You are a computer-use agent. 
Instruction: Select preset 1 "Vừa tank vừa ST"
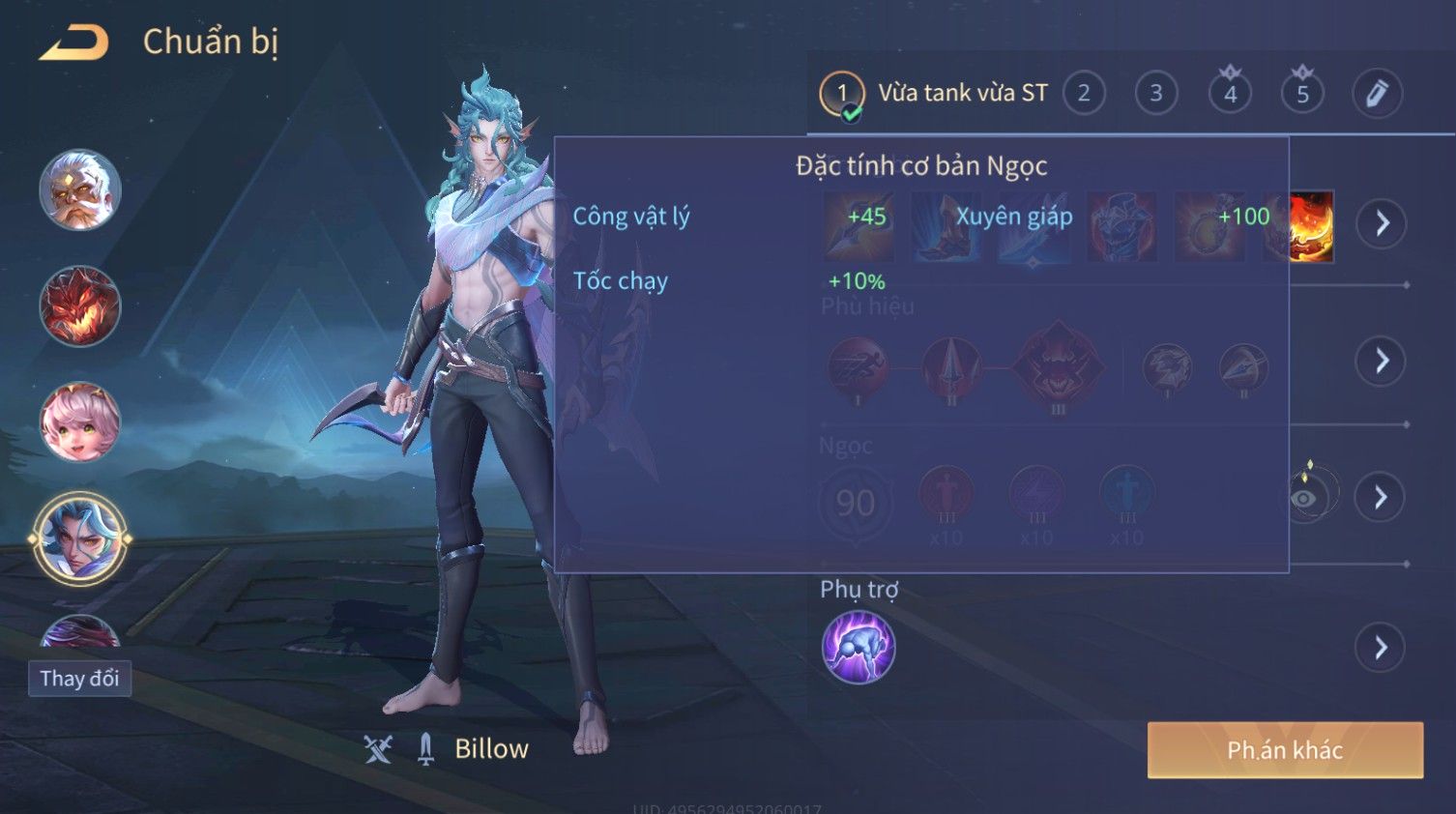(x=934, y=94)
